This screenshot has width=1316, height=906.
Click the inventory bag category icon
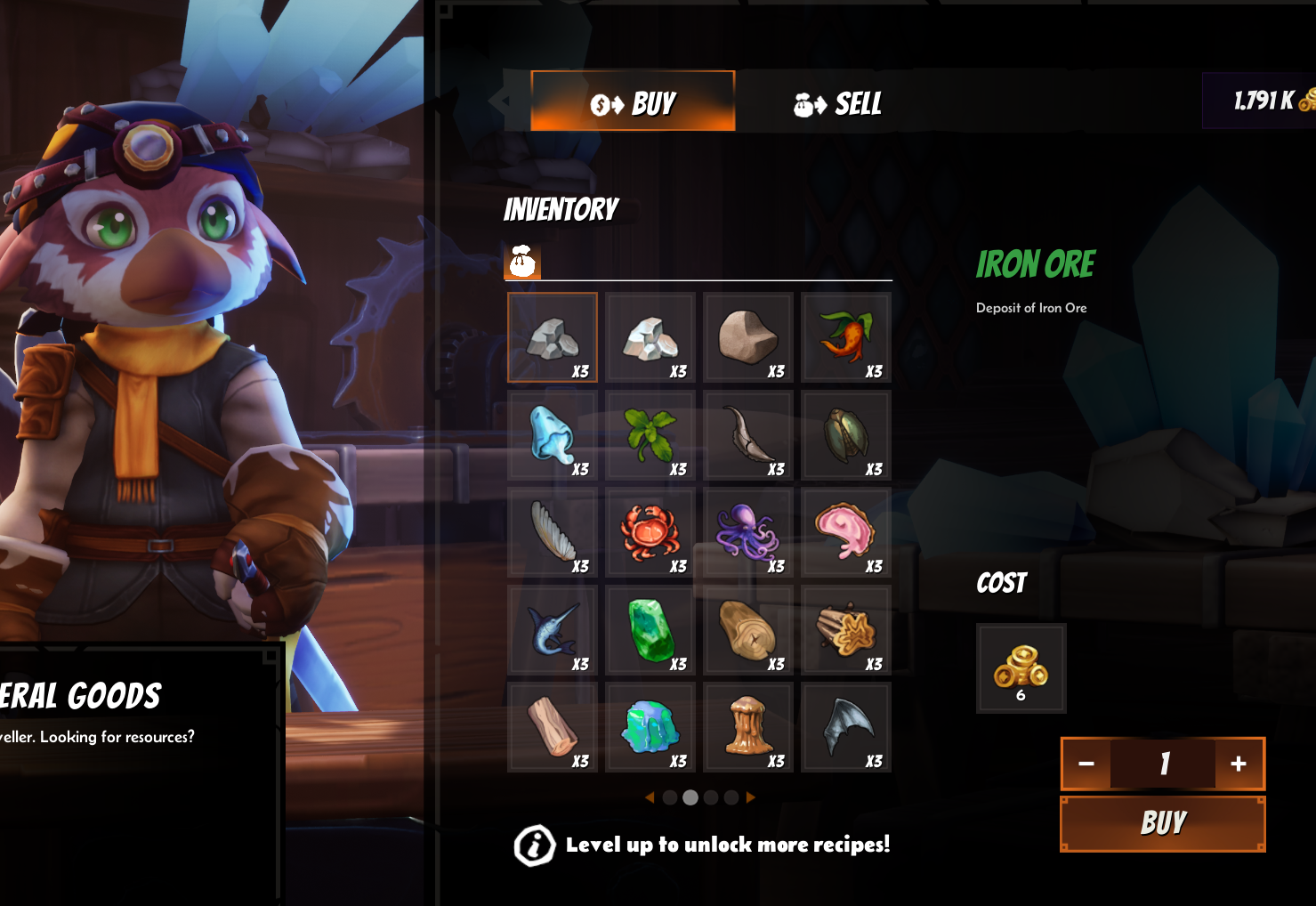(522, 262)
